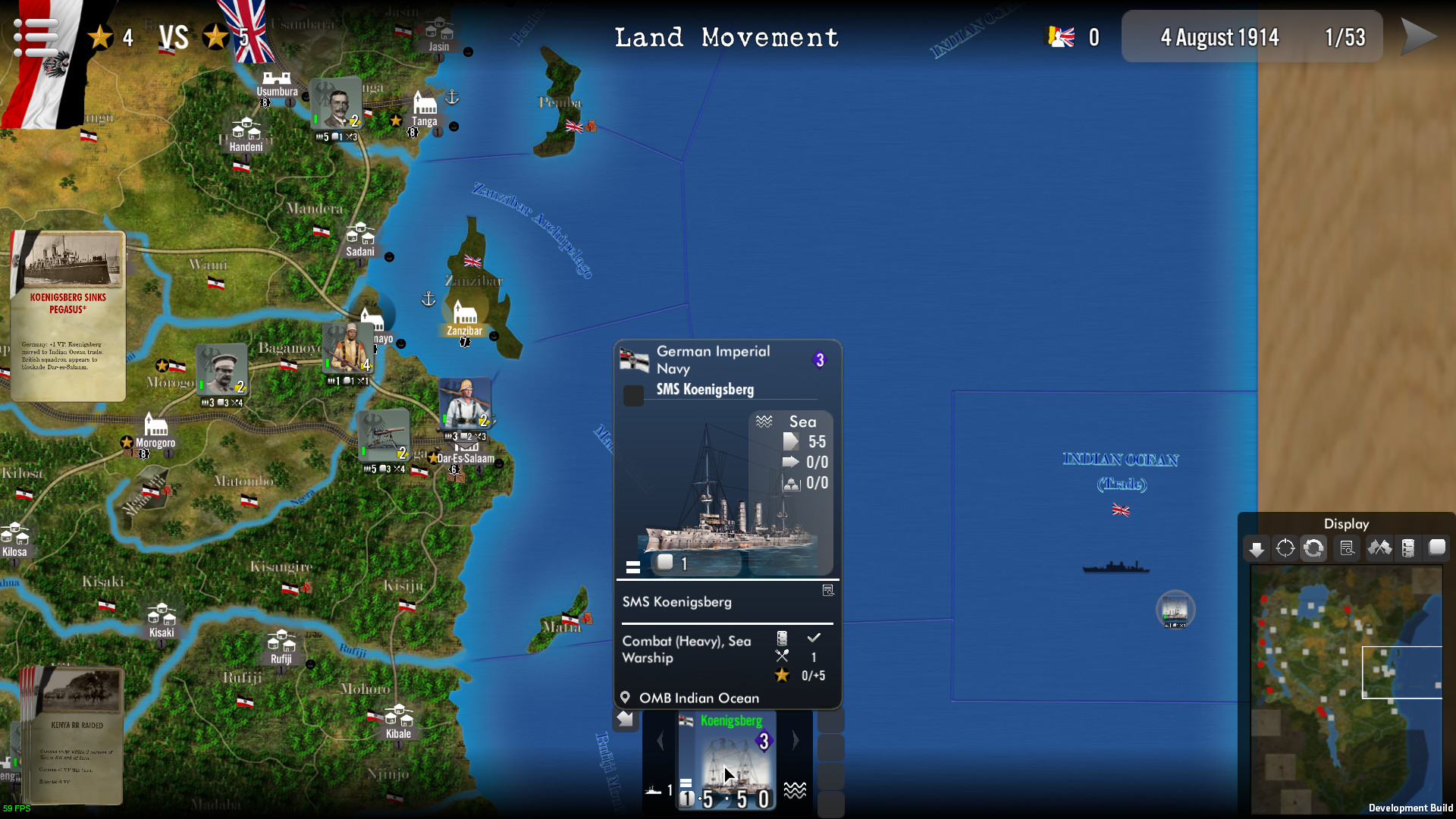This screenshot has height=819, width=1456.
Task: Click the sea waves icon on Koenigsberg card
Action: click(x=794, y=791)
